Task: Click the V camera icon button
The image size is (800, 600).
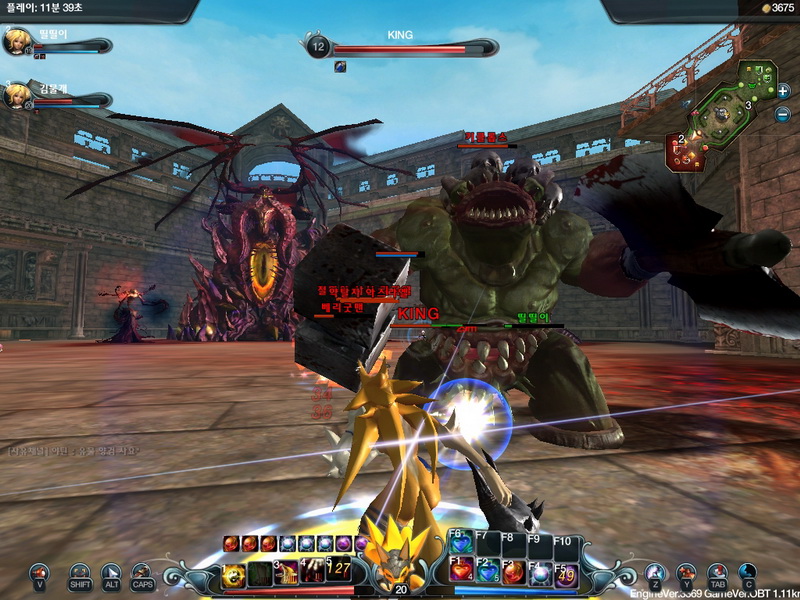Action: pyautogui.click(x=39, y=574)
